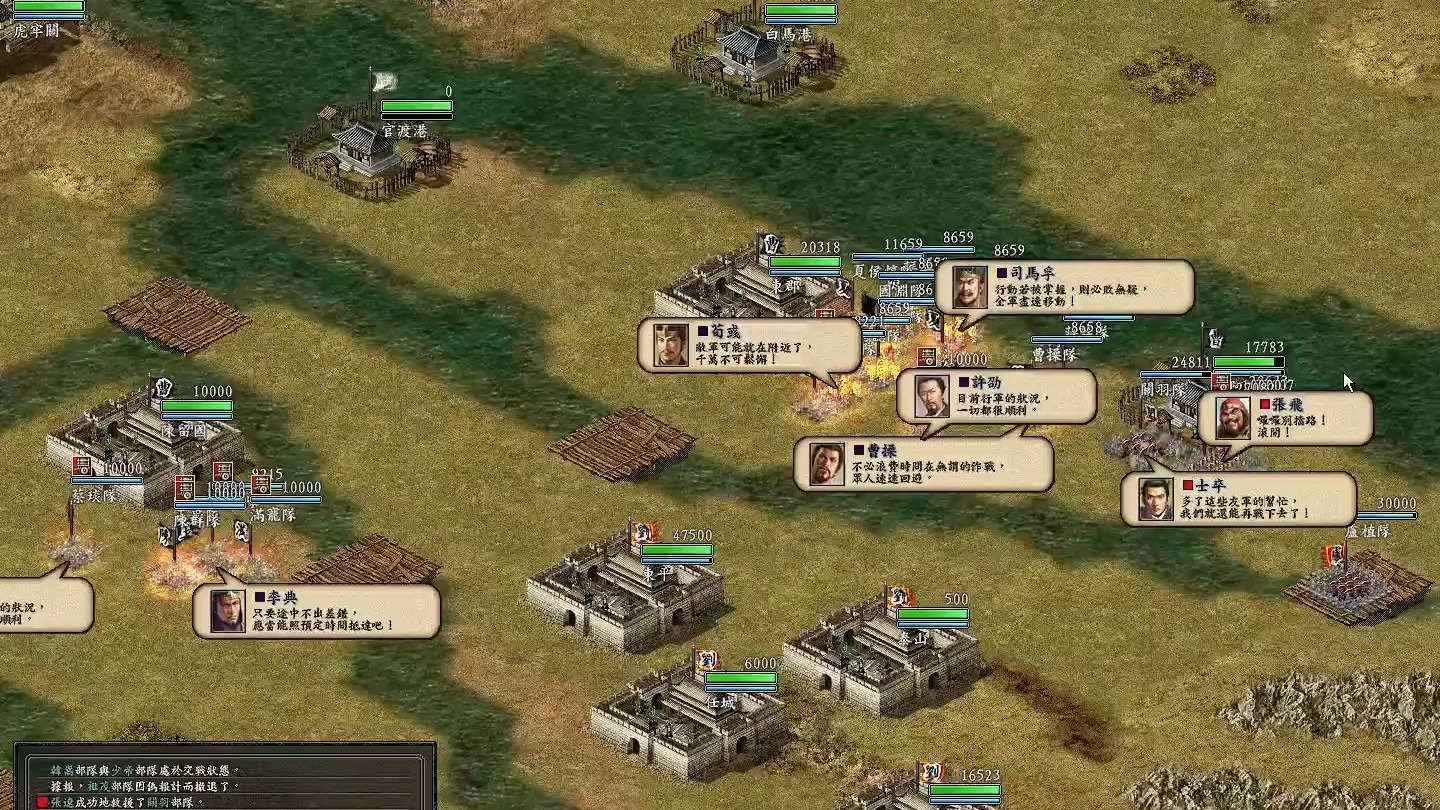Click 張飛's speech bubble
1440x810 pixels.
(1285, 418)
